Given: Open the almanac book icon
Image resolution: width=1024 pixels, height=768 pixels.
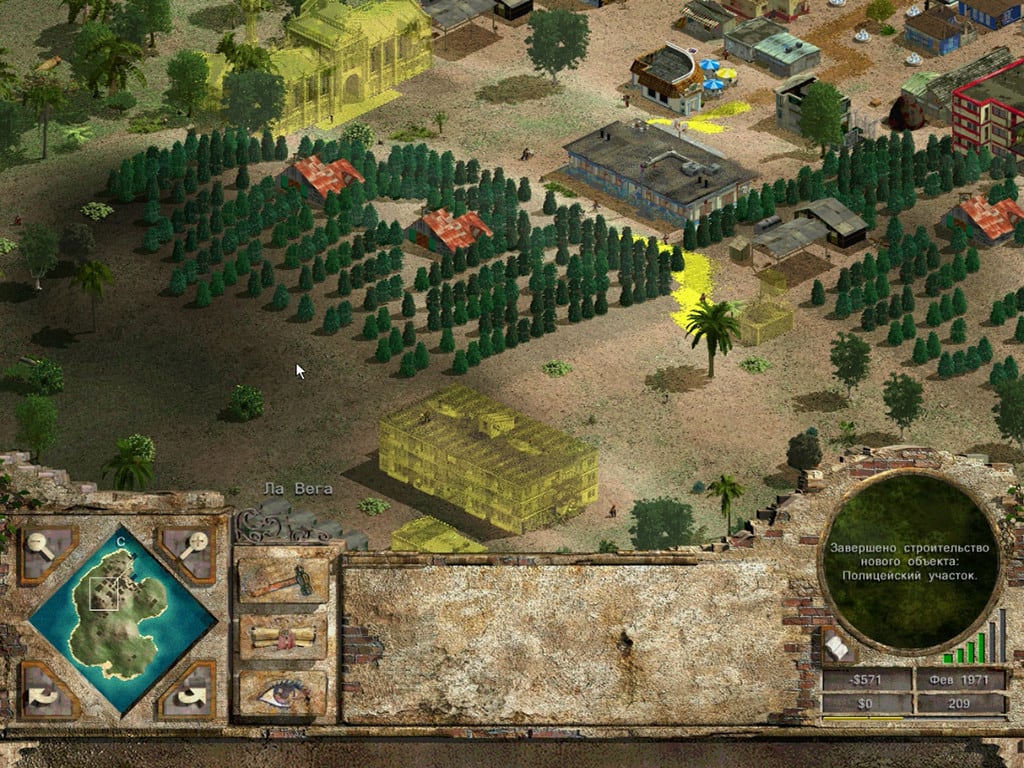Looking at the screenshot, I should (836, 648).
